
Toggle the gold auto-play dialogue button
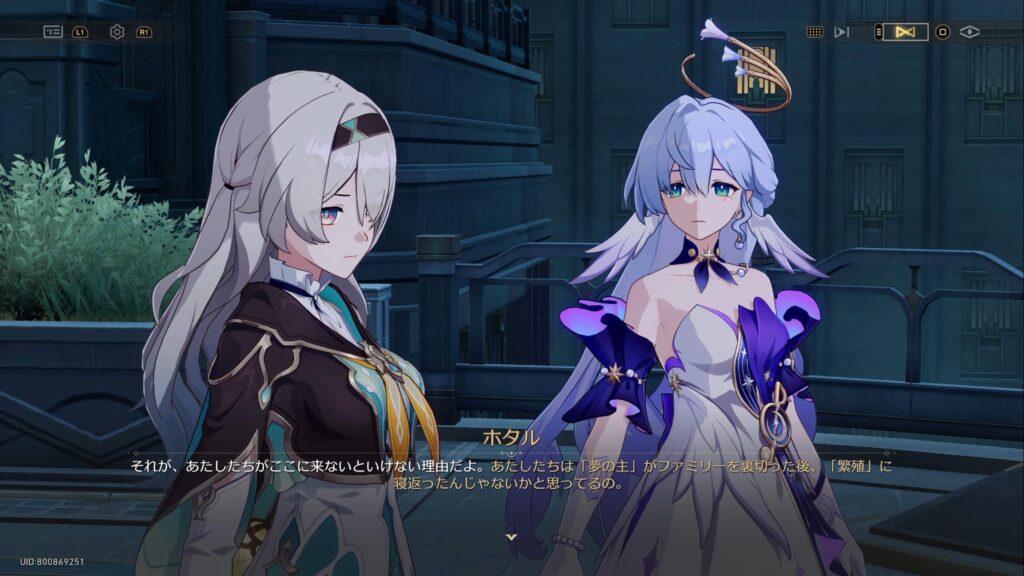[905, 32]
